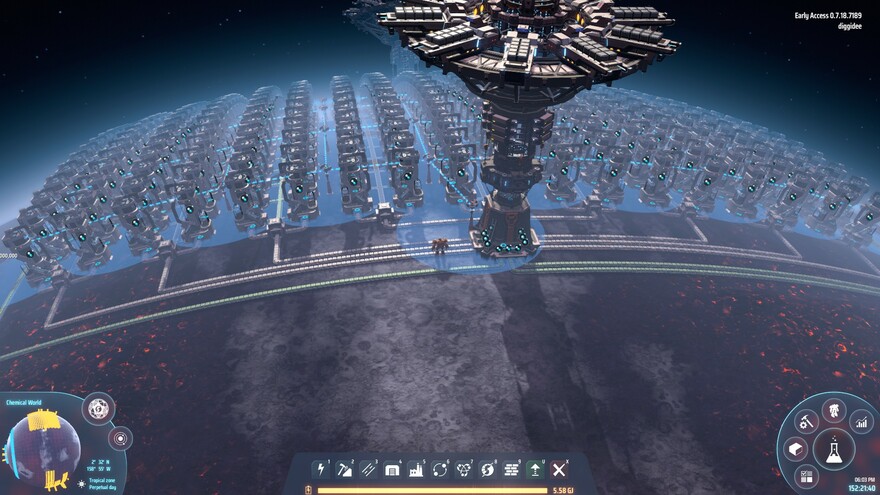Open the replicator hammer and gear panel
880x495 pixels.
pos(804,423)
